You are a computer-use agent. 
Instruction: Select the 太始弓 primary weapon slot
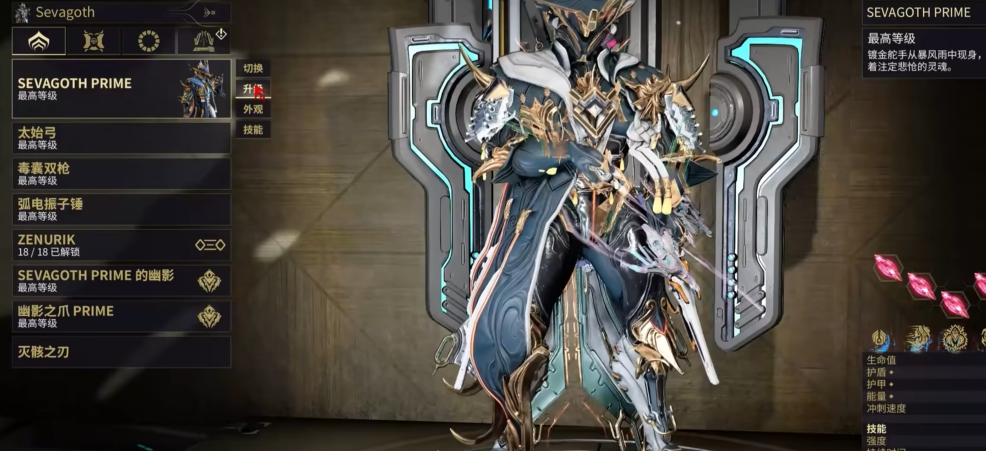coord(121,137)
